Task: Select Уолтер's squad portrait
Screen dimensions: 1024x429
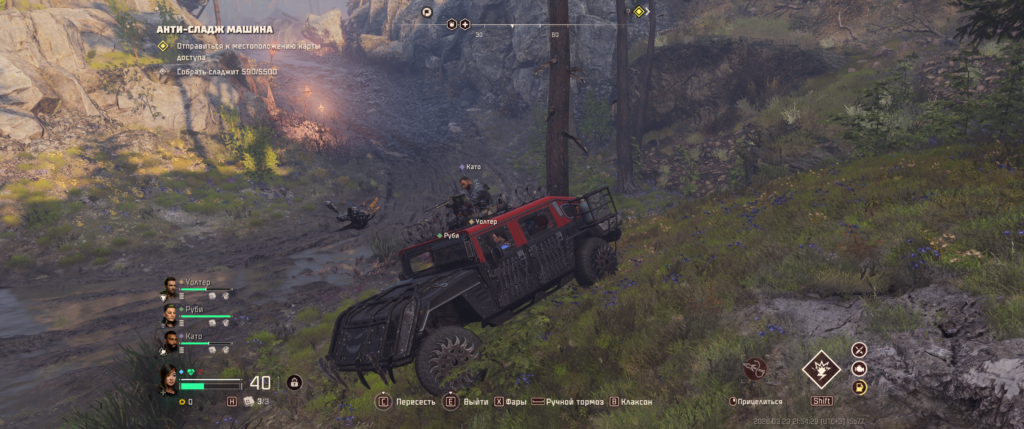Action: pyautogui.click(x=171, y=287)
